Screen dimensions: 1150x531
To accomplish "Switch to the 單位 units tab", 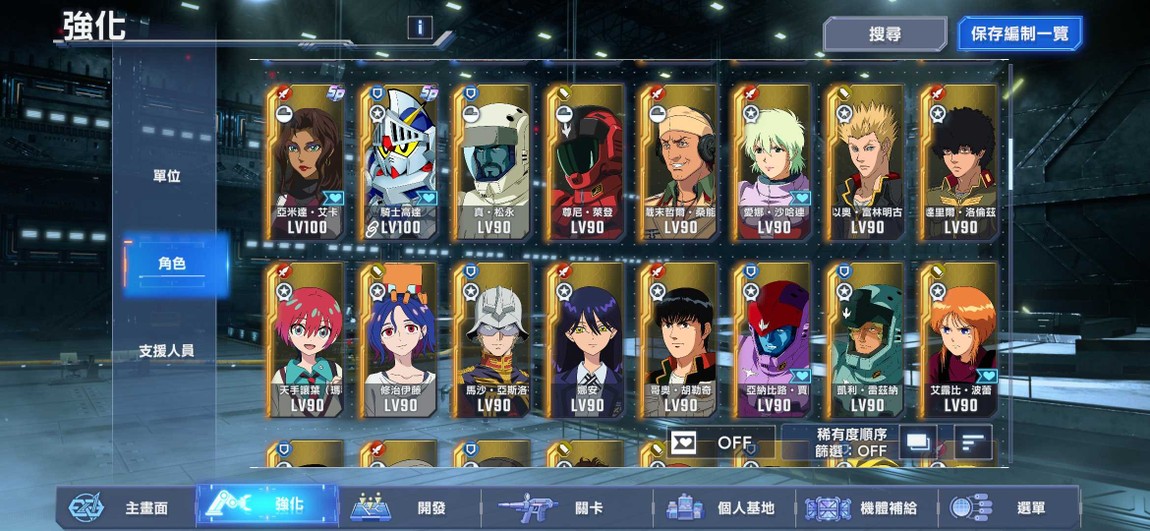I will (x=167, y=176).
